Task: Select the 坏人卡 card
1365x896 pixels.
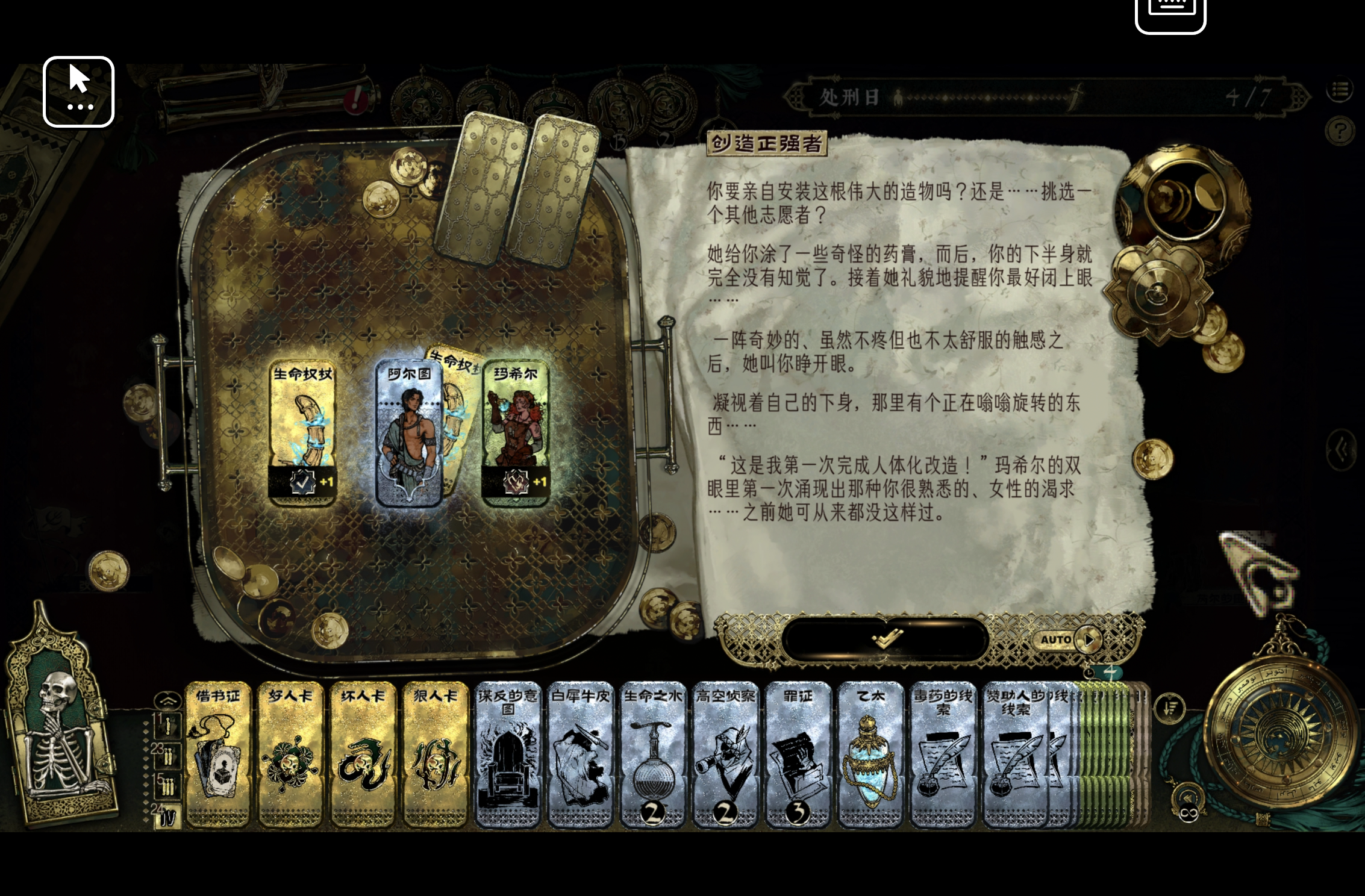Action: pyautogui.click(x=363, y=754)
